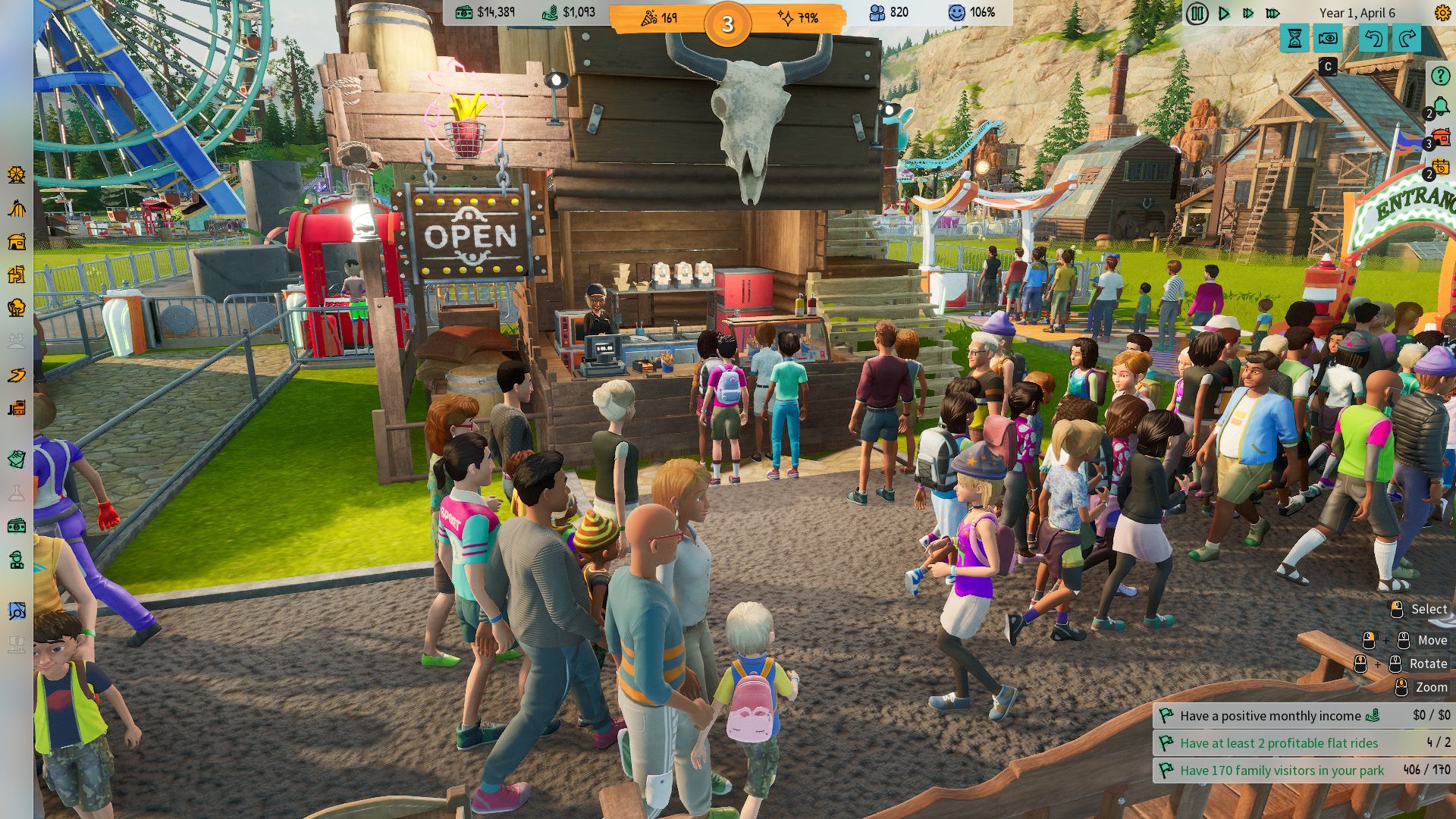Open the help question mark panel
This screenshot has height=819, width=1456.
pyautogui.click(x=1439, y=76)
